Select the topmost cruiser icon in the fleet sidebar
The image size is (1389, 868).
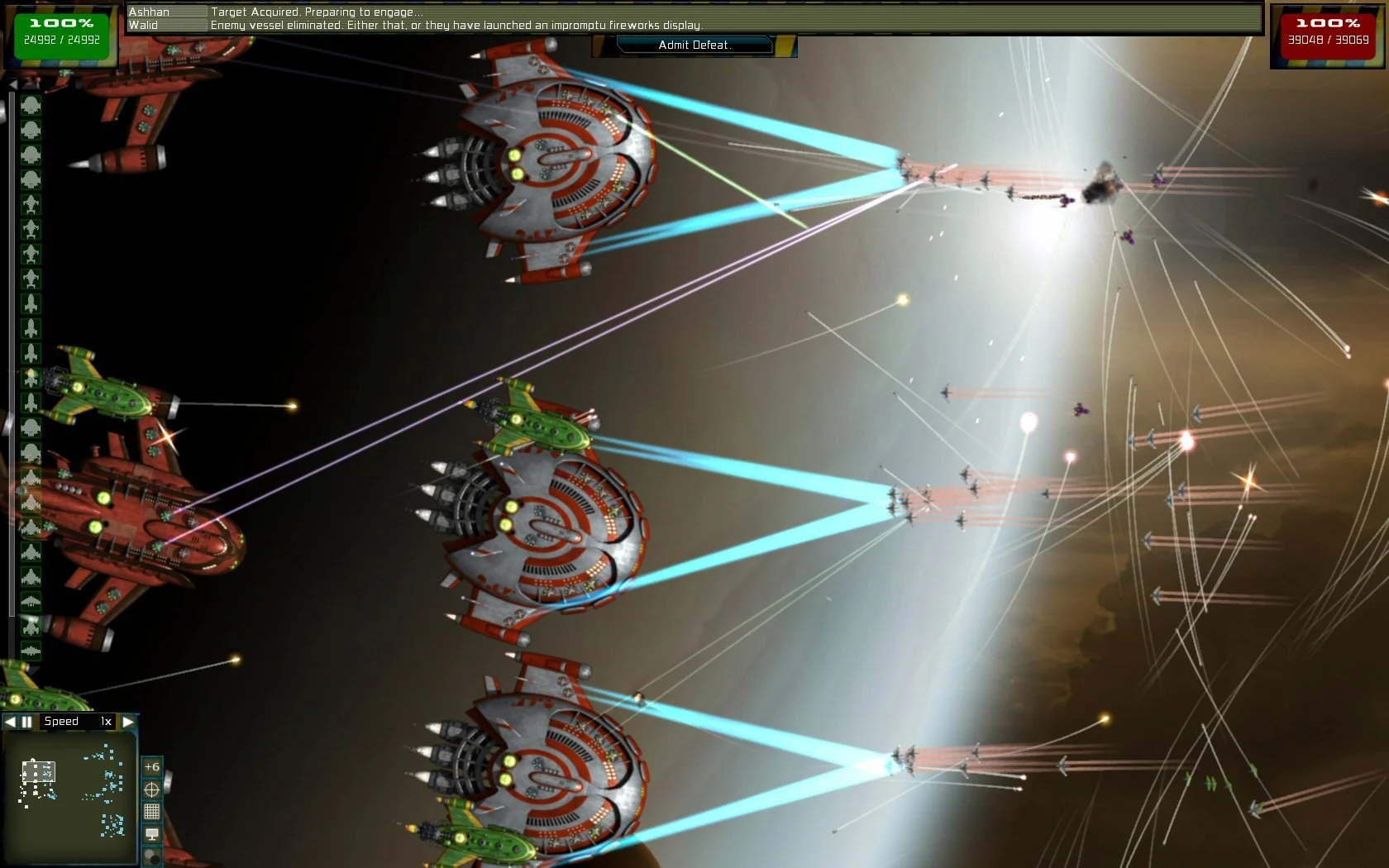click(31, 105)
